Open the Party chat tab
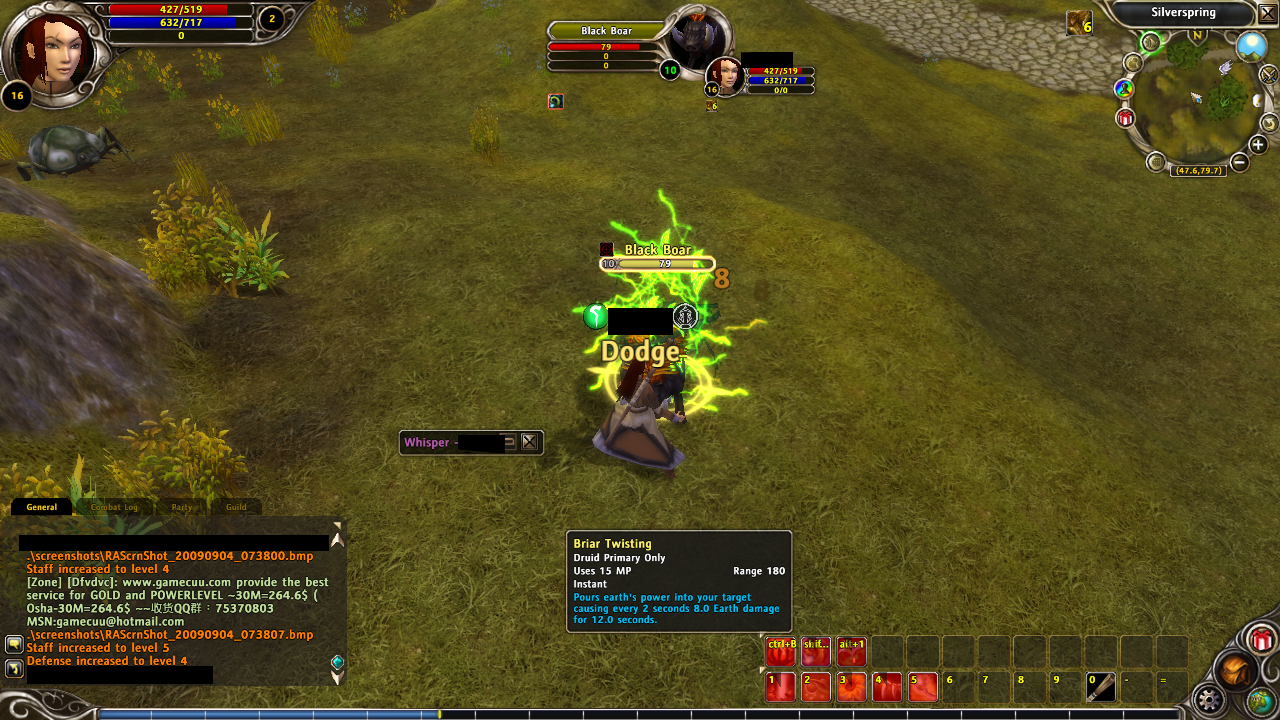1280x720 pixels. click(x=181, y=507)
